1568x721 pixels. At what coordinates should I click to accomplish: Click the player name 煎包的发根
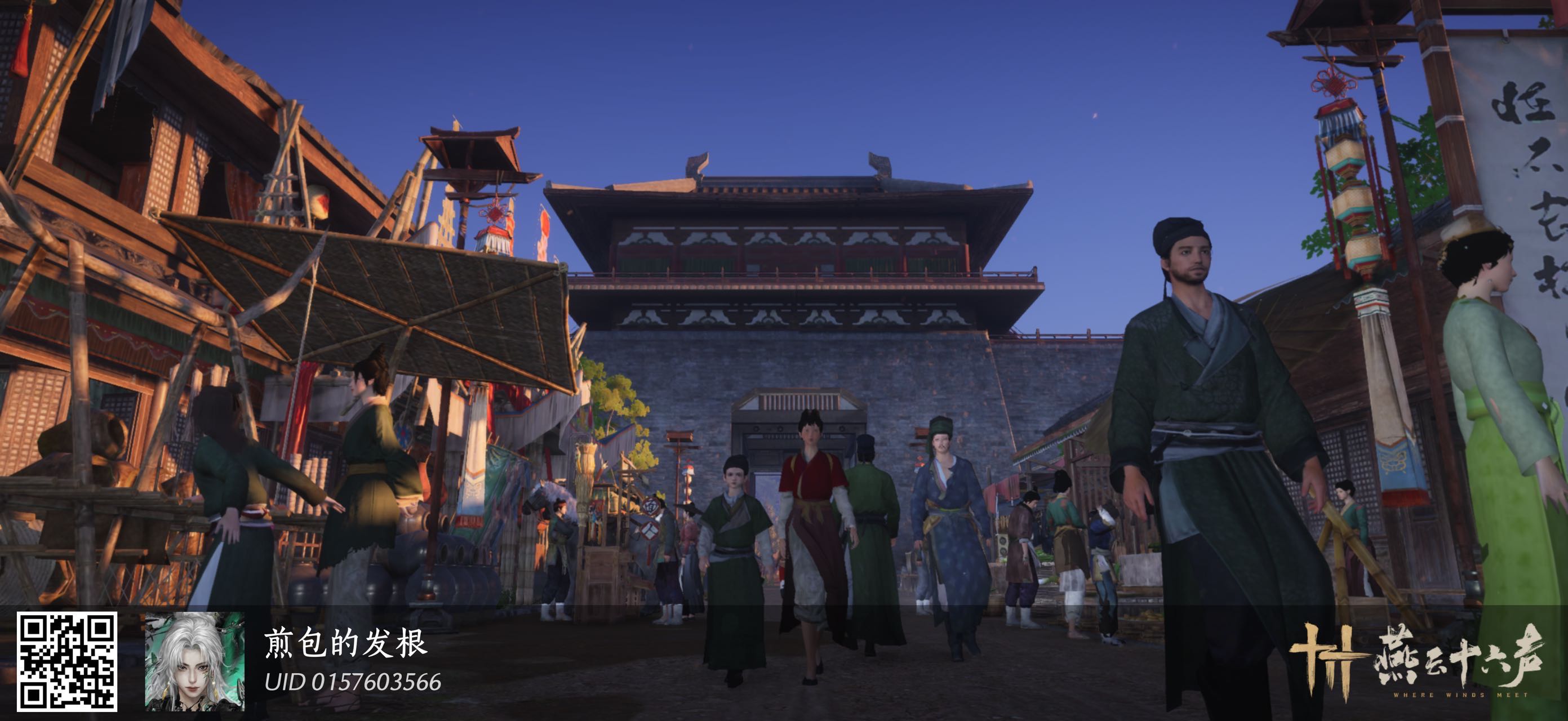[x=345, y=644]
